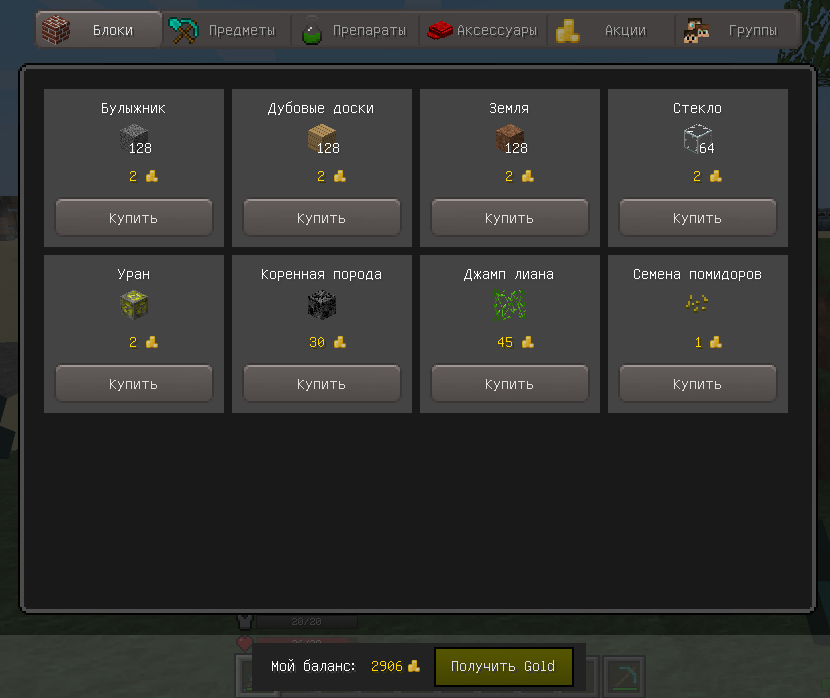Show the Аксессуары shop category
830x698 pixels.
point(483,30)
